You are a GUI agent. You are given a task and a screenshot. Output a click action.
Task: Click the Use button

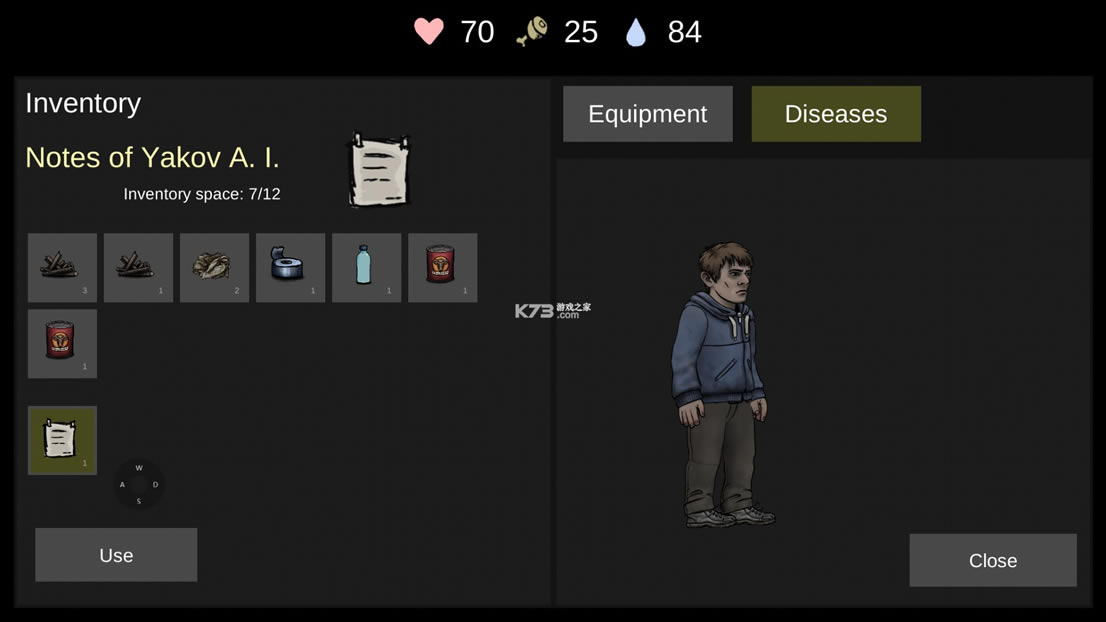116,555
